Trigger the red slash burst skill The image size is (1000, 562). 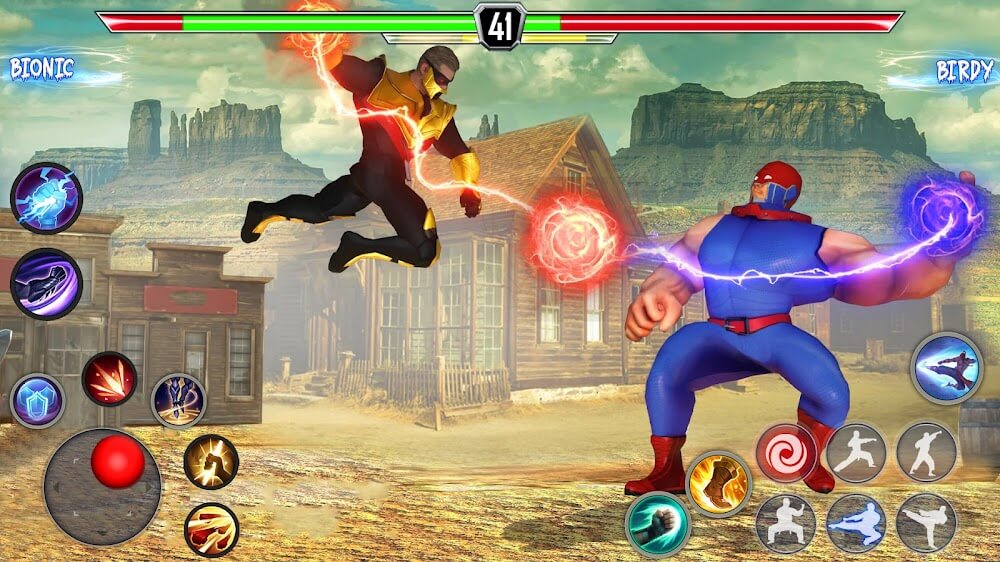tap(109, 379)
